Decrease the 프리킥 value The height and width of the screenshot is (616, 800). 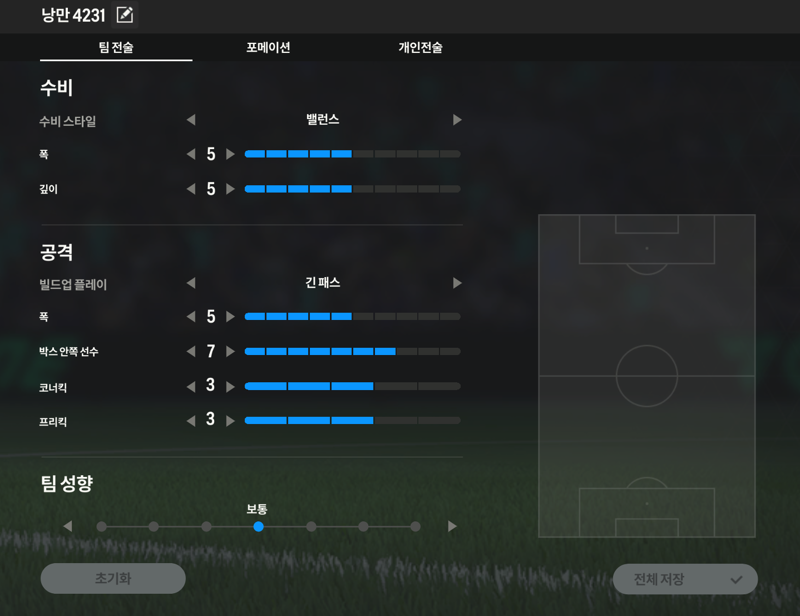point(191,421)
